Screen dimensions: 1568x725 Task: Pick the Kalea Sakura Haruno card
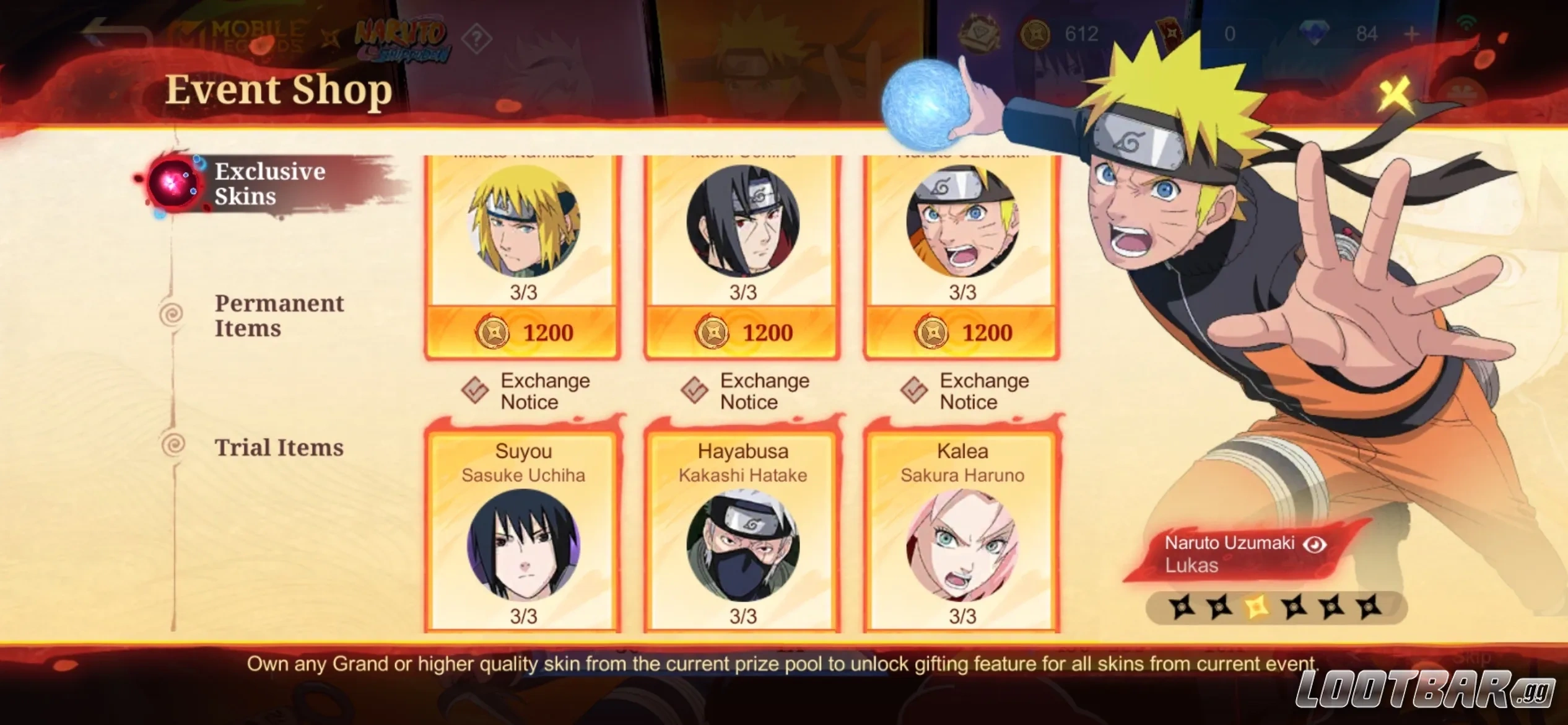962,533
